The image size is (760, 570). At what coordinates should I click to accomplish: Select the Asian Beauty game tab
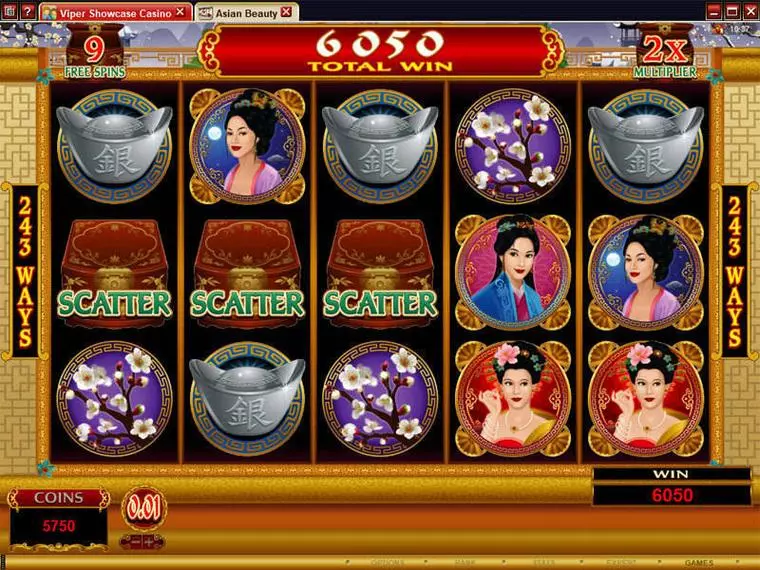pos(244,12)
